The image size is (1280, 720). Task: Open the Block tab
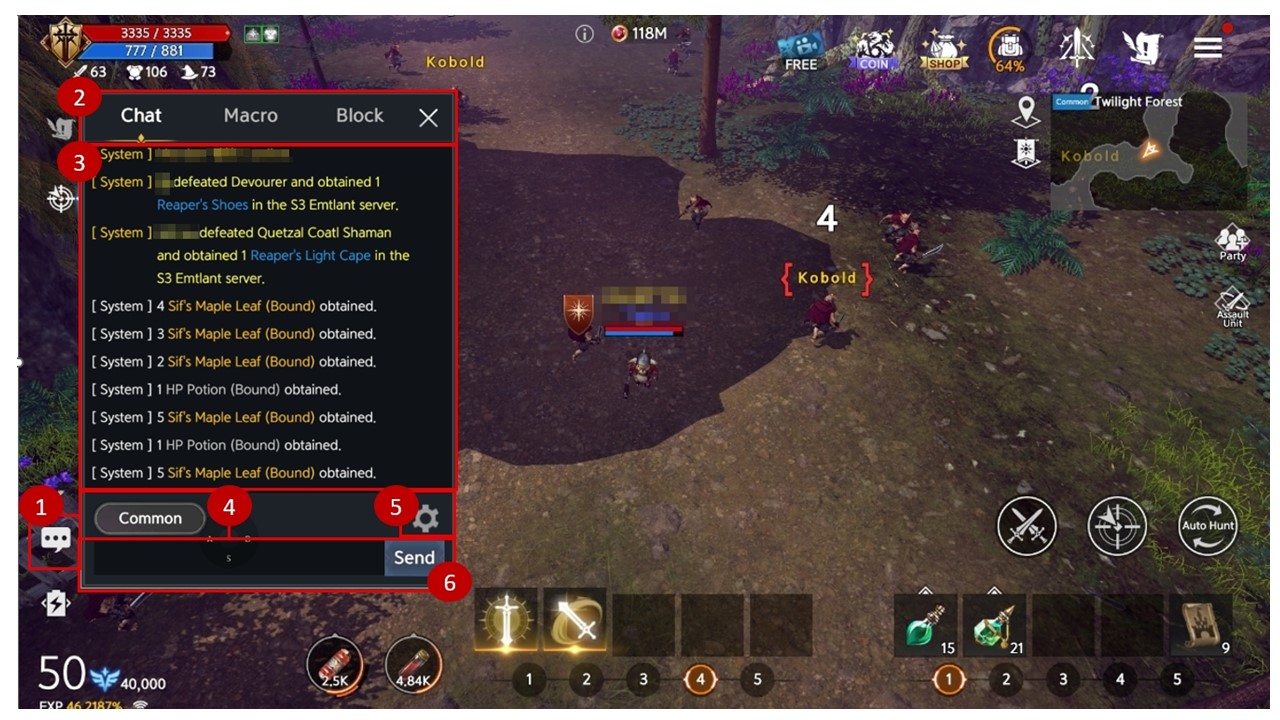click(359, 116)
